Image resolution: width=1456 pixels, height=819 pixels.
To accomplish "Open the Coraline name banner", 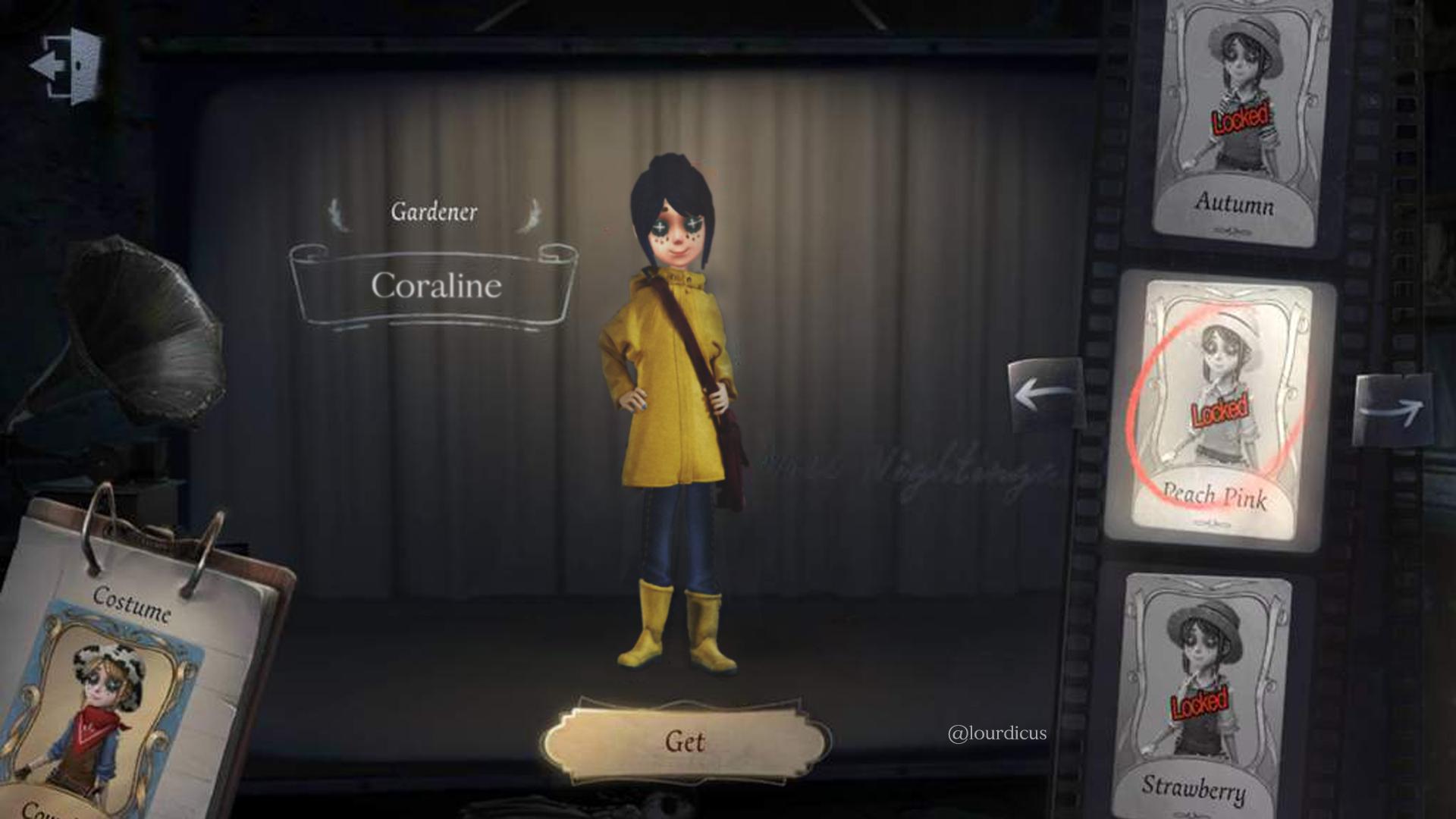I will (437, 287).
